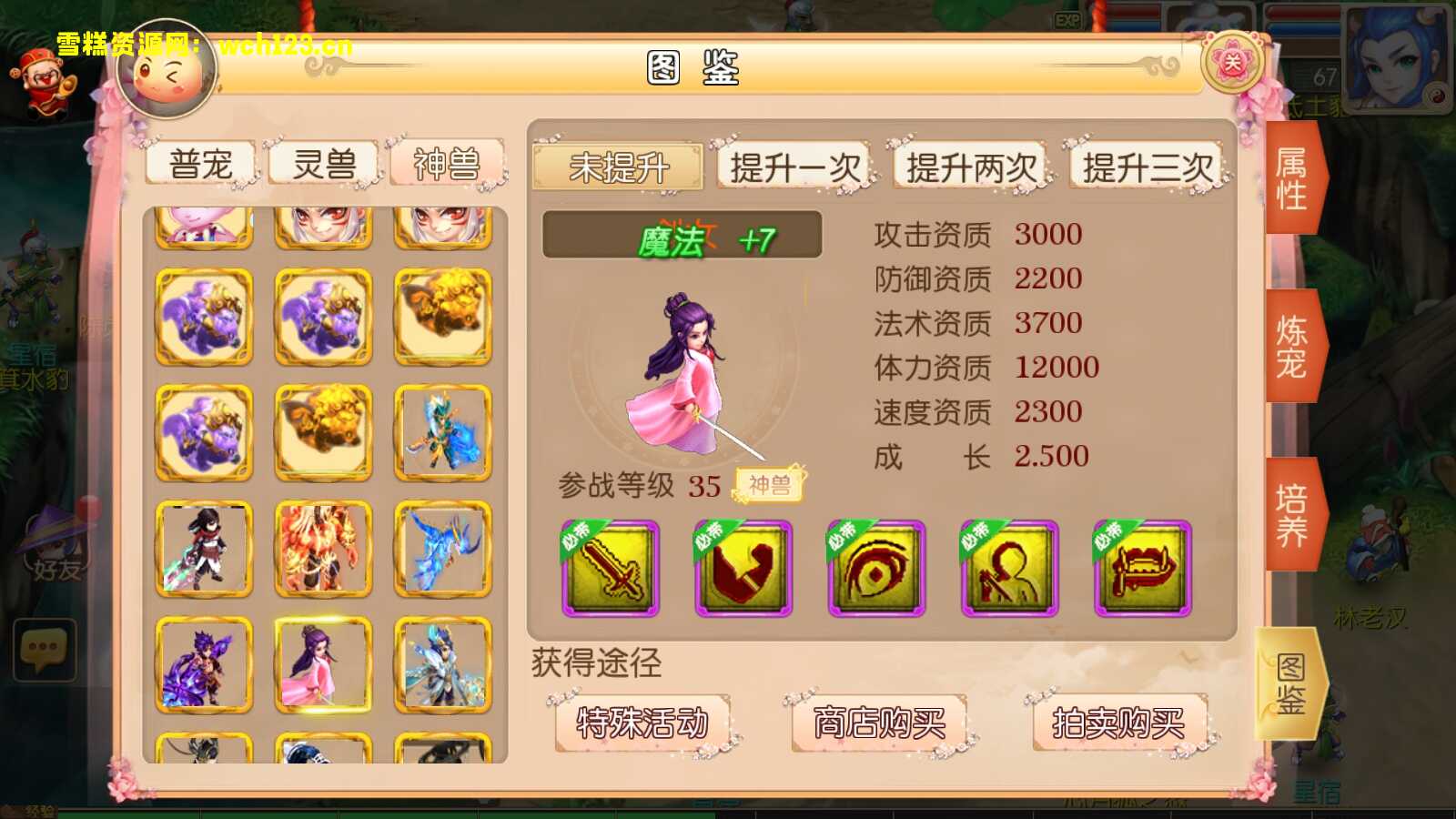
Task: Select the pink-robed pet thumbnail in the grid
Action: tap(323, 664)
